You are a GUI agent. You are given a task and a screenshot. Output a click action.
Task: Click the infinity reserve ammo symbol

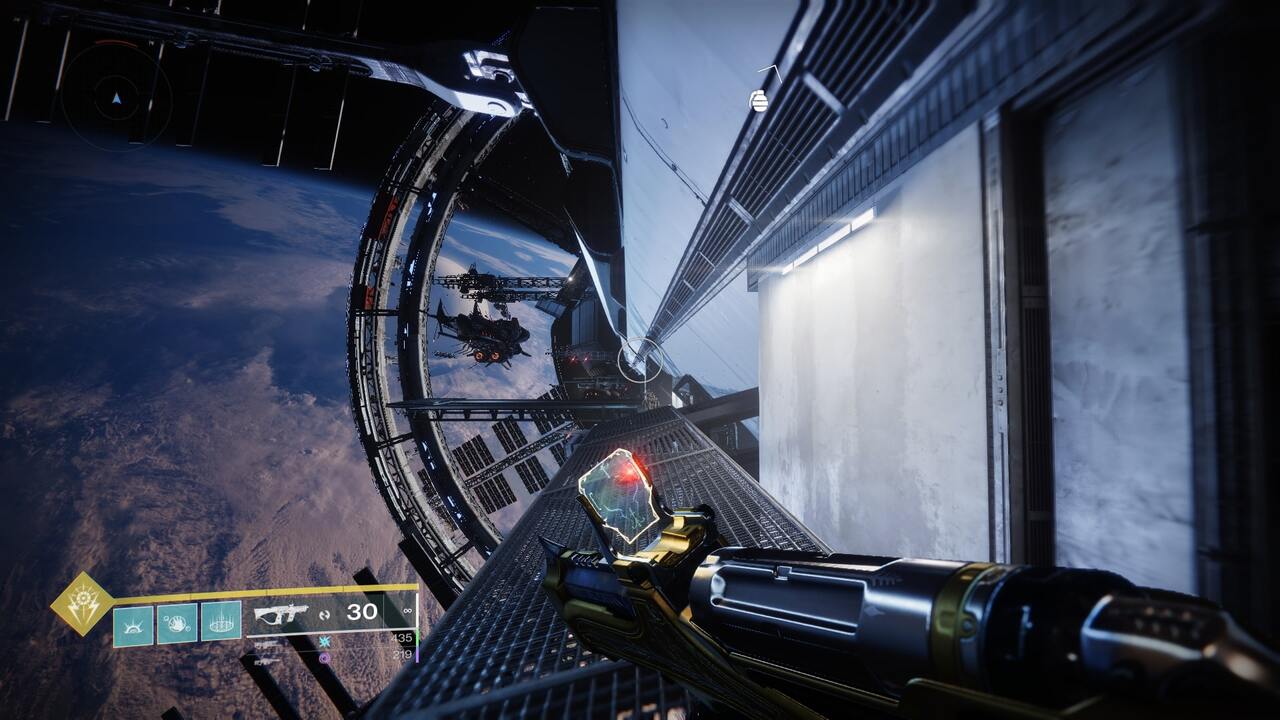[405, 612]
